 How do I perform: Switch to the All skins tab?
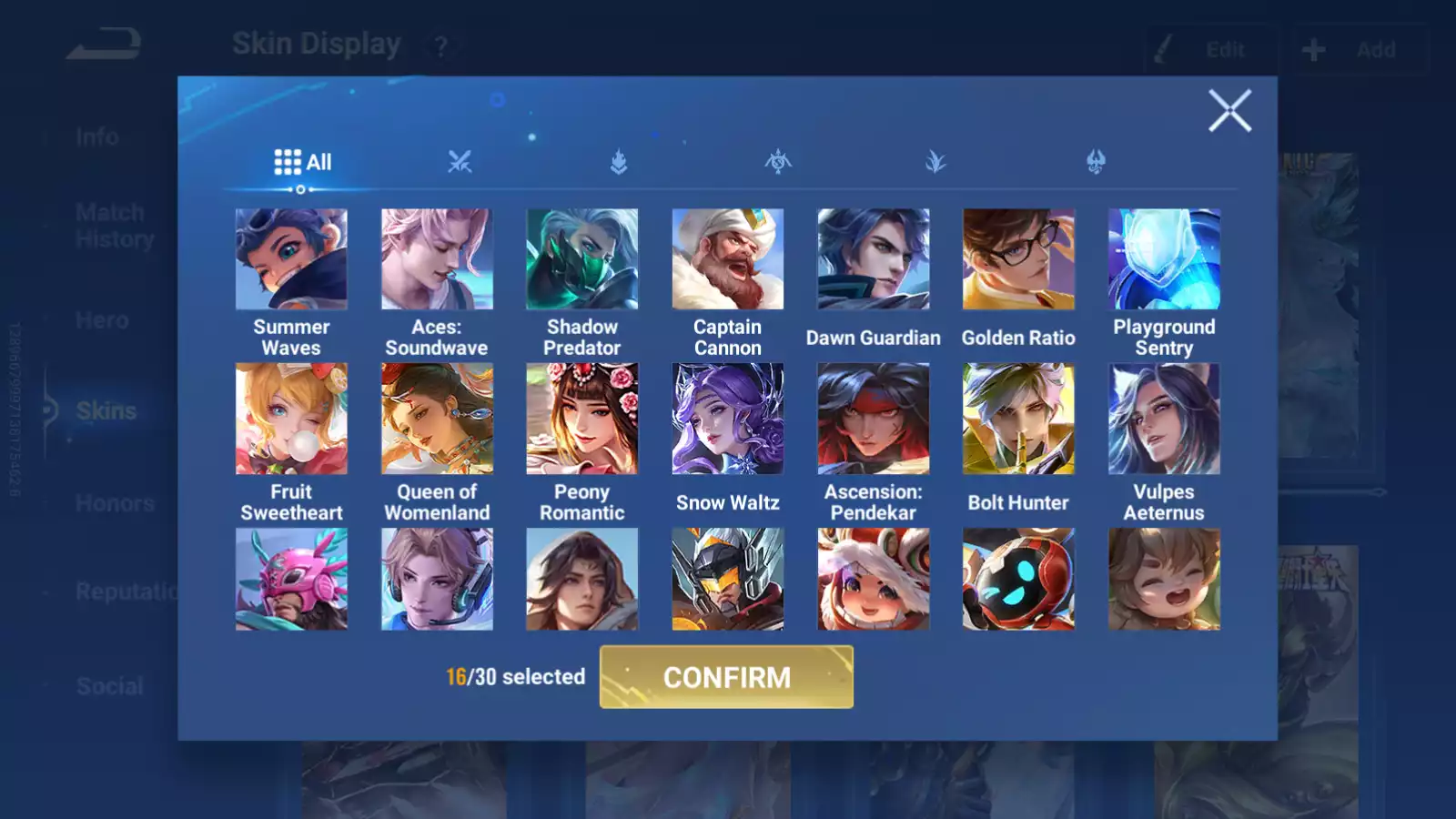coord(303,162)
